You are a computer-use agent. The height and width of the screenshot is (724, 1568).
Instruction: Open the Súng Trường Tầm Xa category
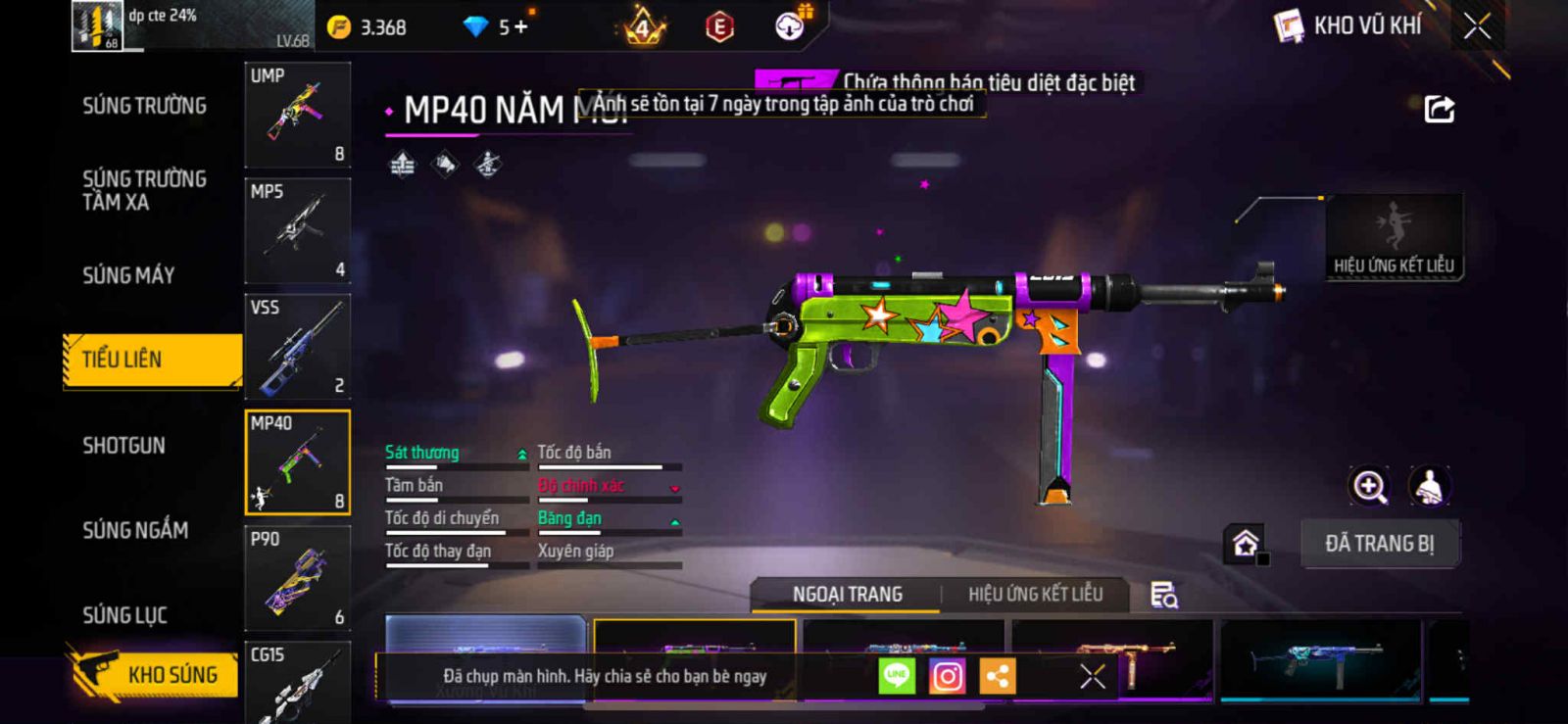tap(144, 190)
